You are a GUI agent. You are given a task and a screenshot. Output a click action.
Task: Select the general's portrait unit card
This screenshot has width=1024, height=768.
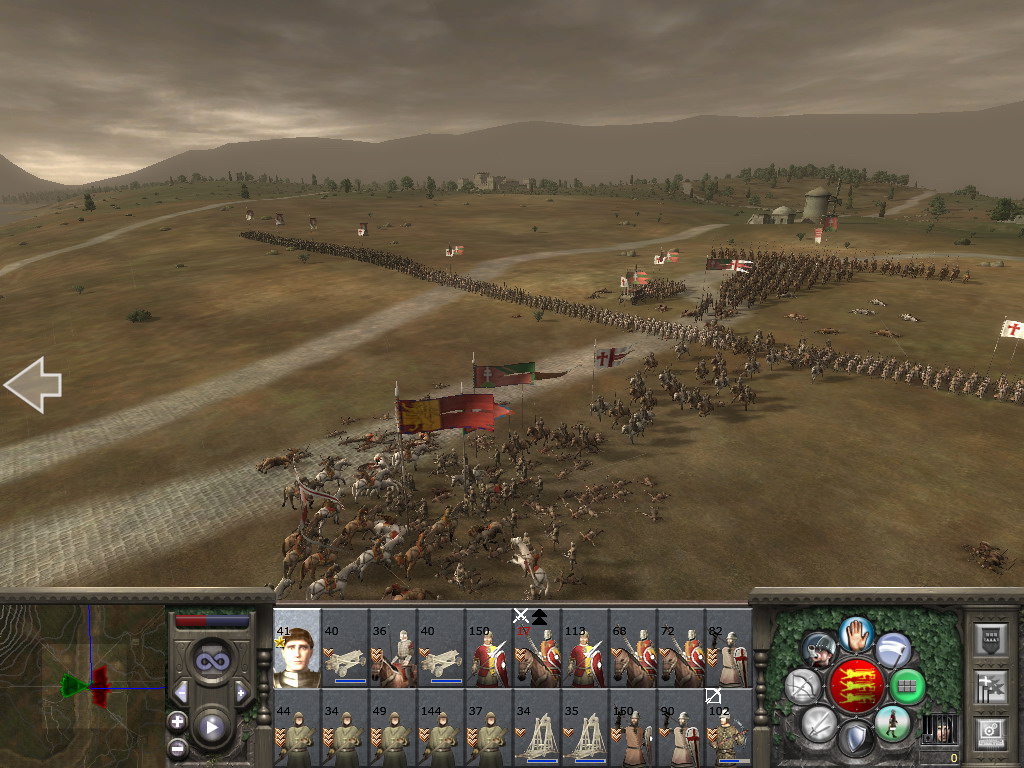click(x=297, y=648)
